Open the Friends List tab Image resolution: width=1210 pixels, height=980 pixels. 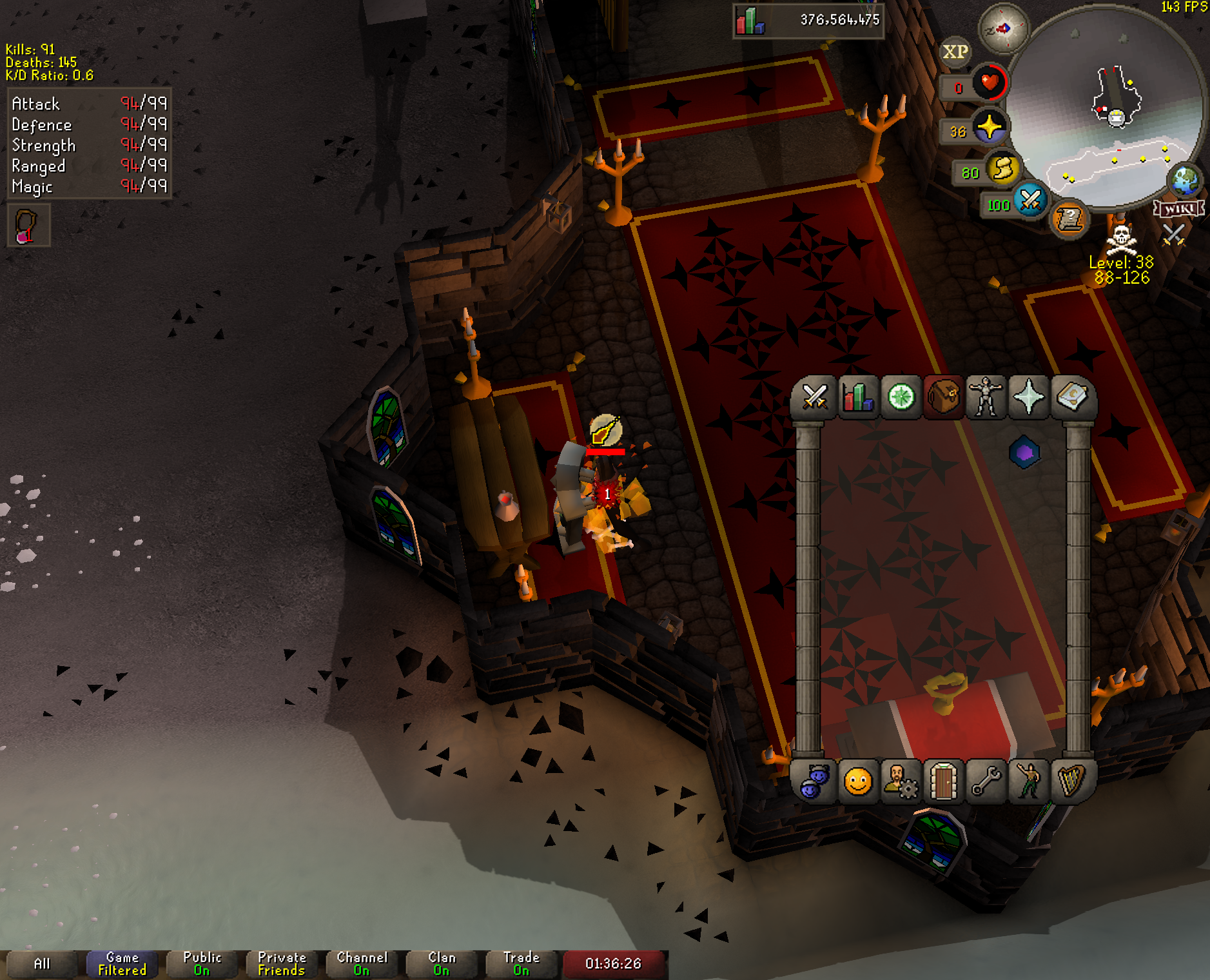pos(814,782)
